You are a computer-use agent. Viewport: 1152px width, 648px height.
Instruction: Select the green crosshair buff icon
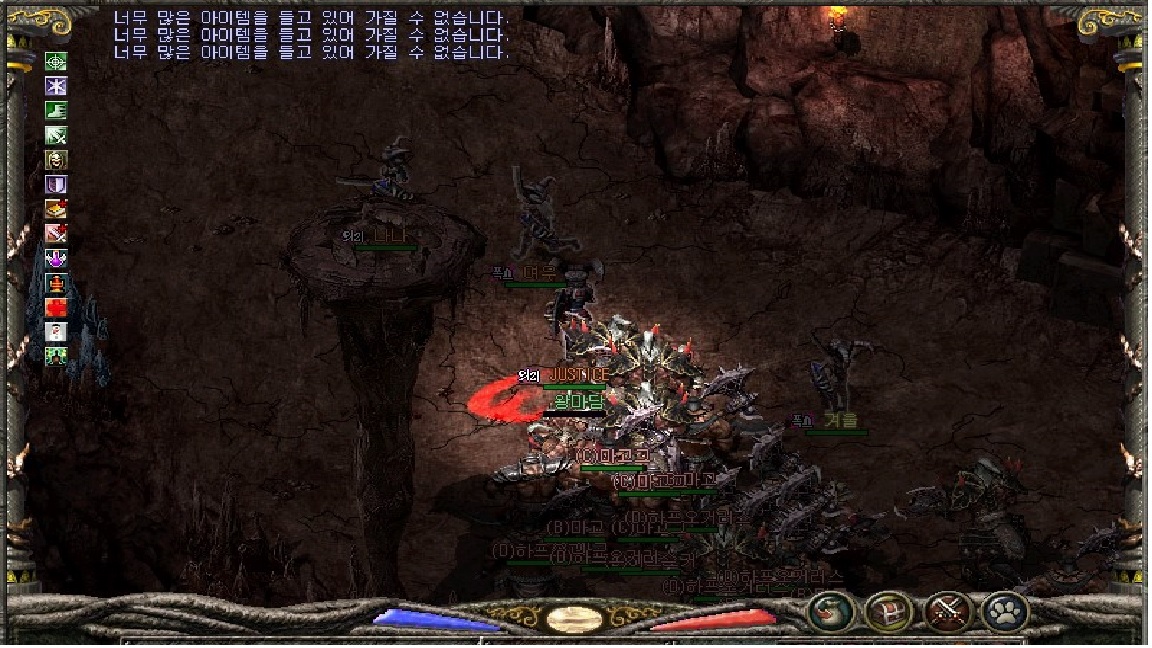point(56,62)
